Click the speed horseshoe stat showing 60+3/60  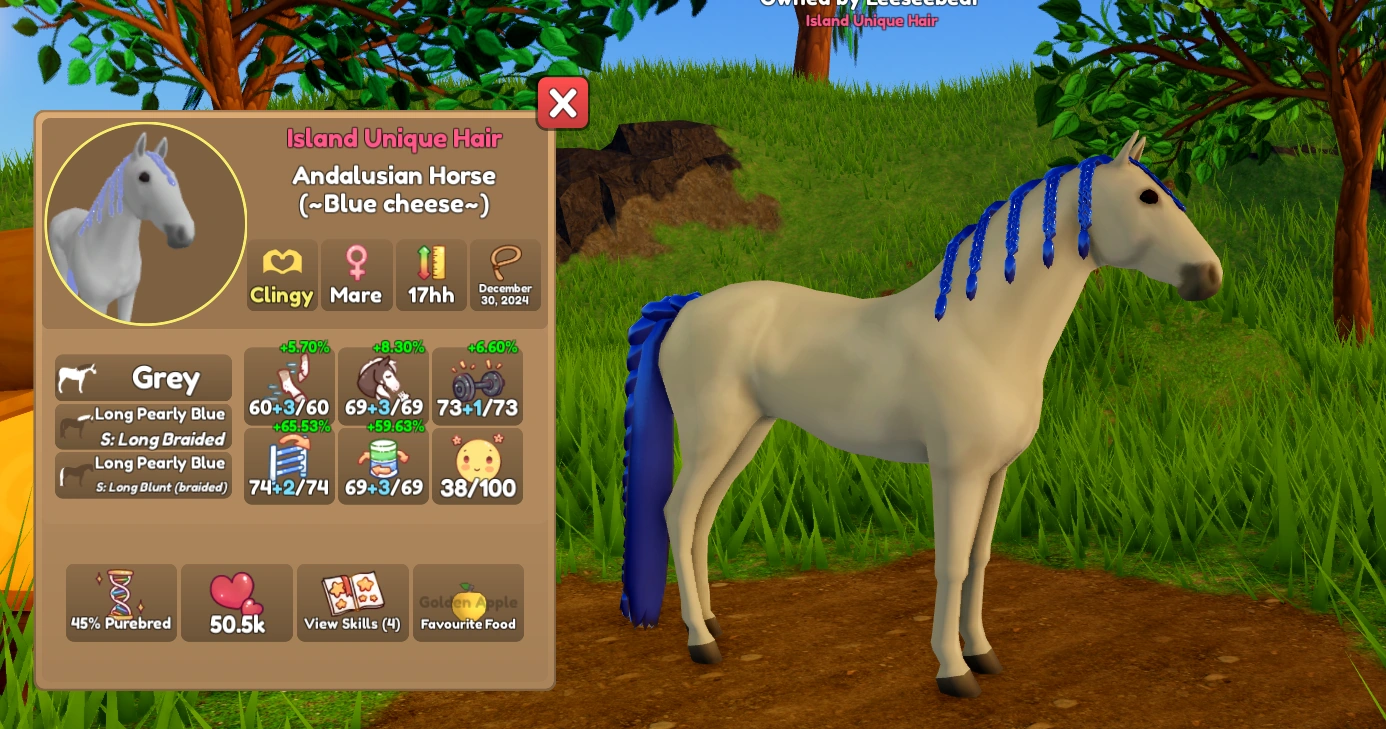[x=289, y=385]
